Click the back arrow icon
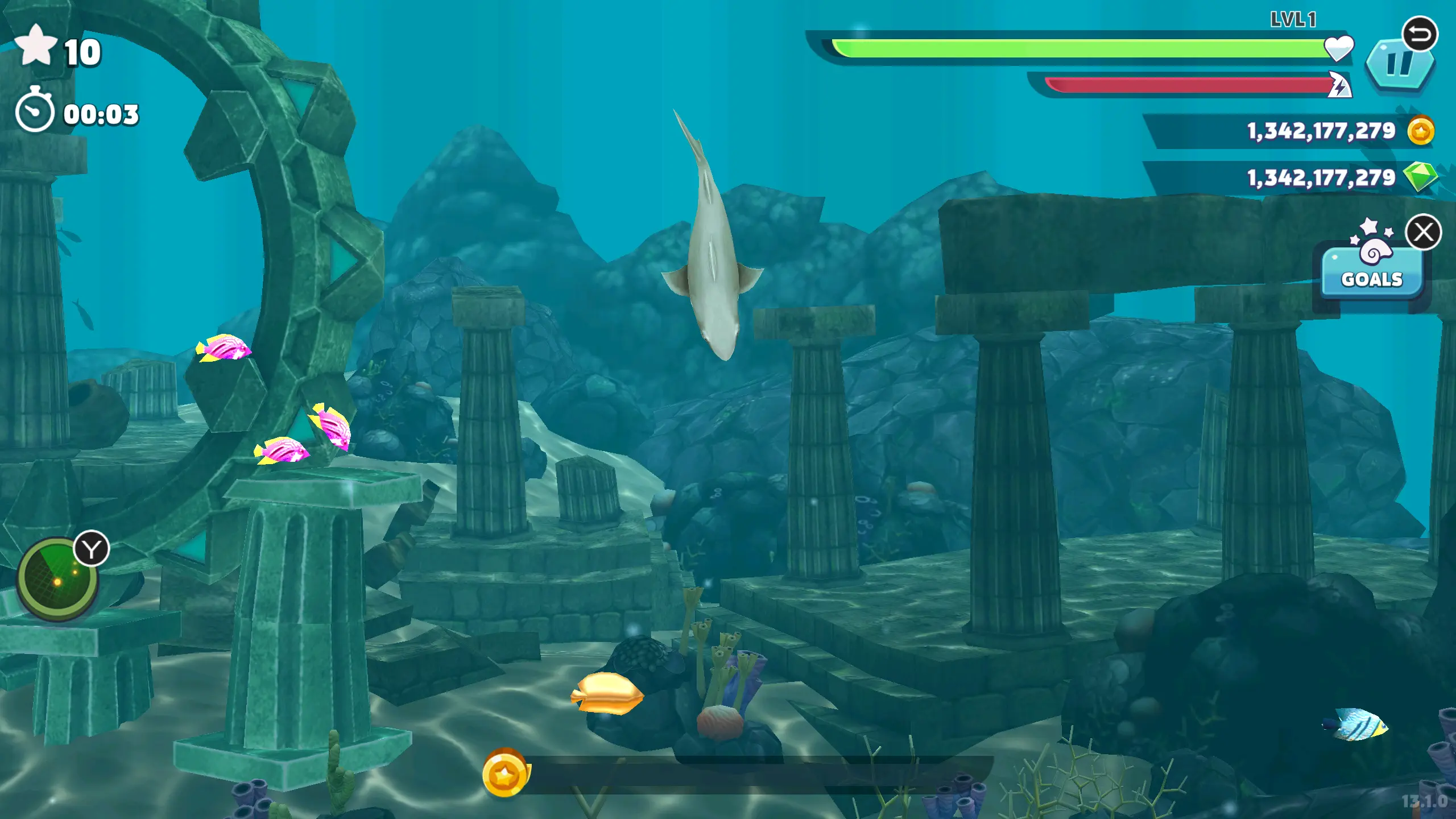This screenshot has height=819, width=1456. 1420,34
